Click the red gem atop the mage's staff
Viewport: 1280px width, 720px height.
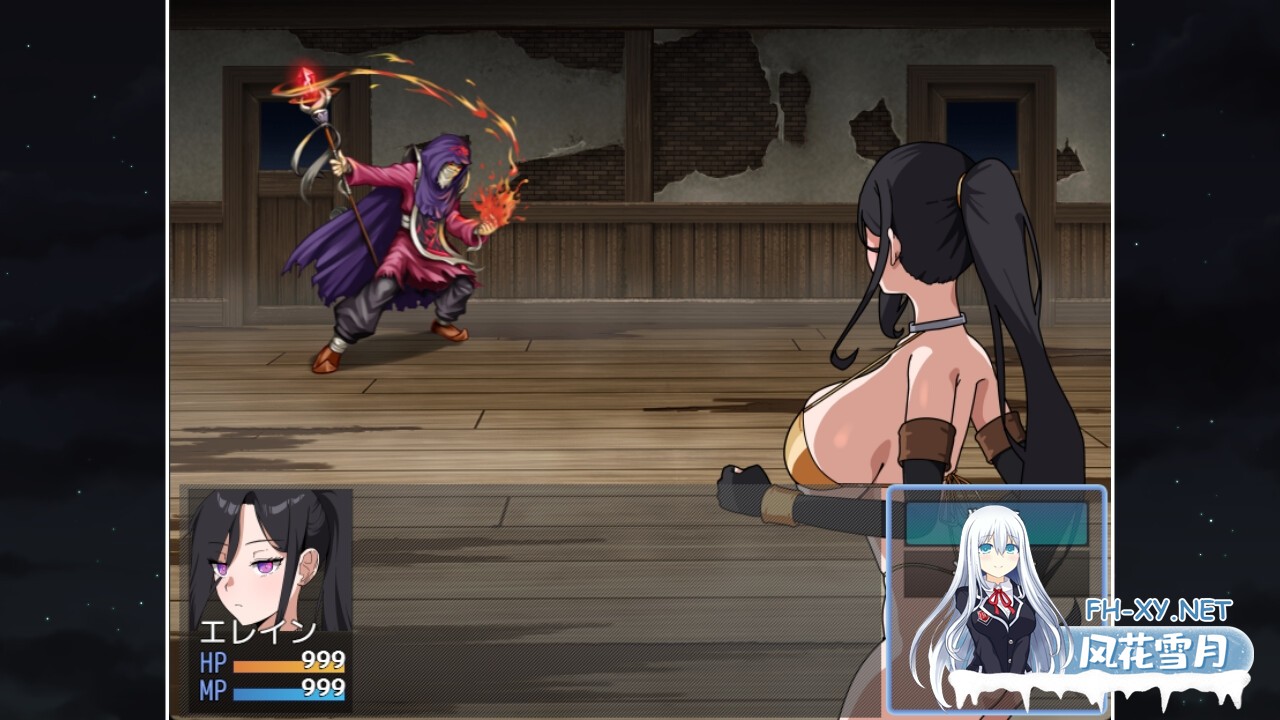coord(306,80)
